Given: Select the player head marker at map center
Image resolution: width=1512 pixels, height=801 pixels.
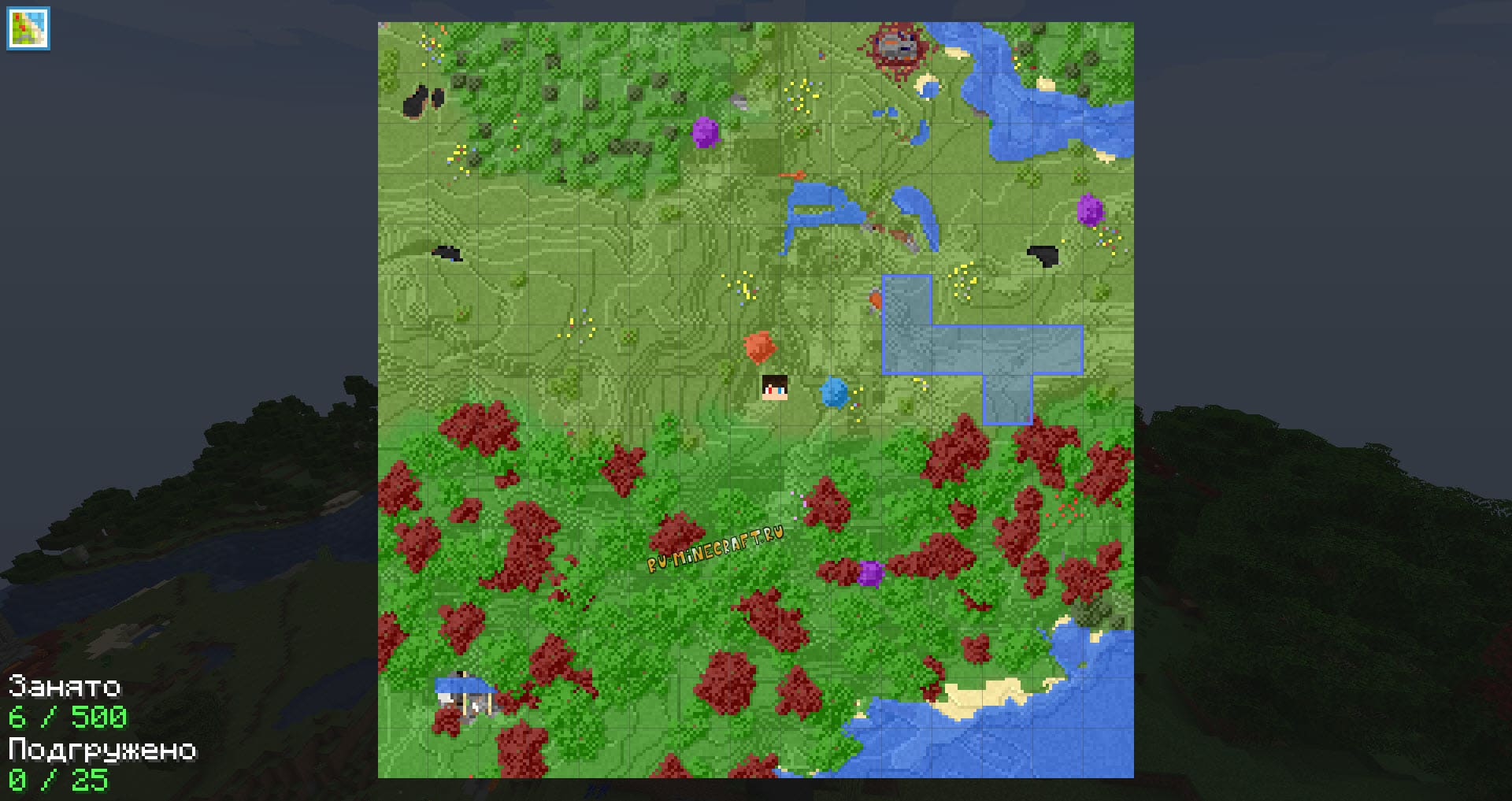Looking at the screenshot, I should (773, 388).
